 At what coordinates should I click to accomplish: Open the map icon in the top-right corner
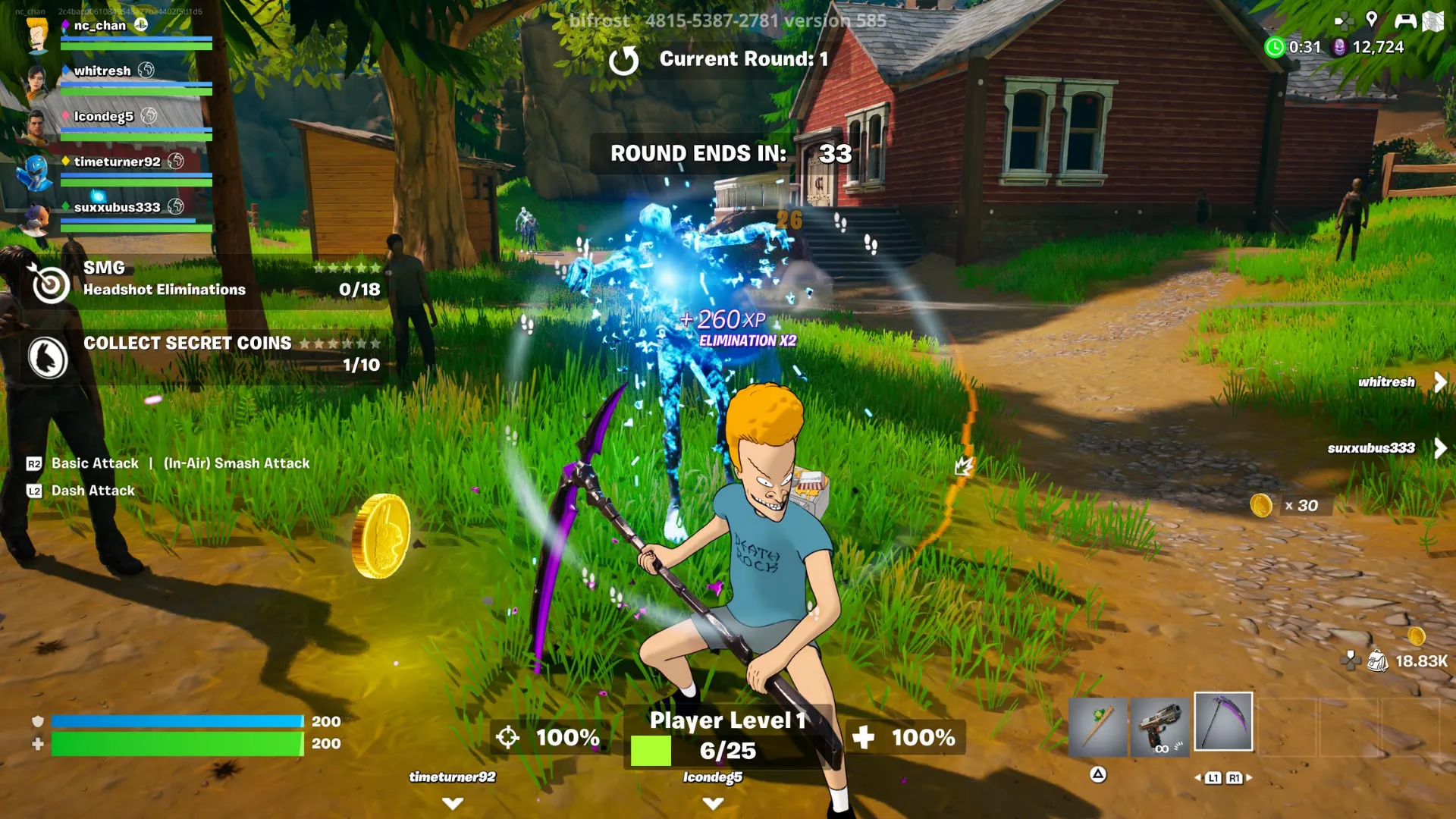point(1432,20)
